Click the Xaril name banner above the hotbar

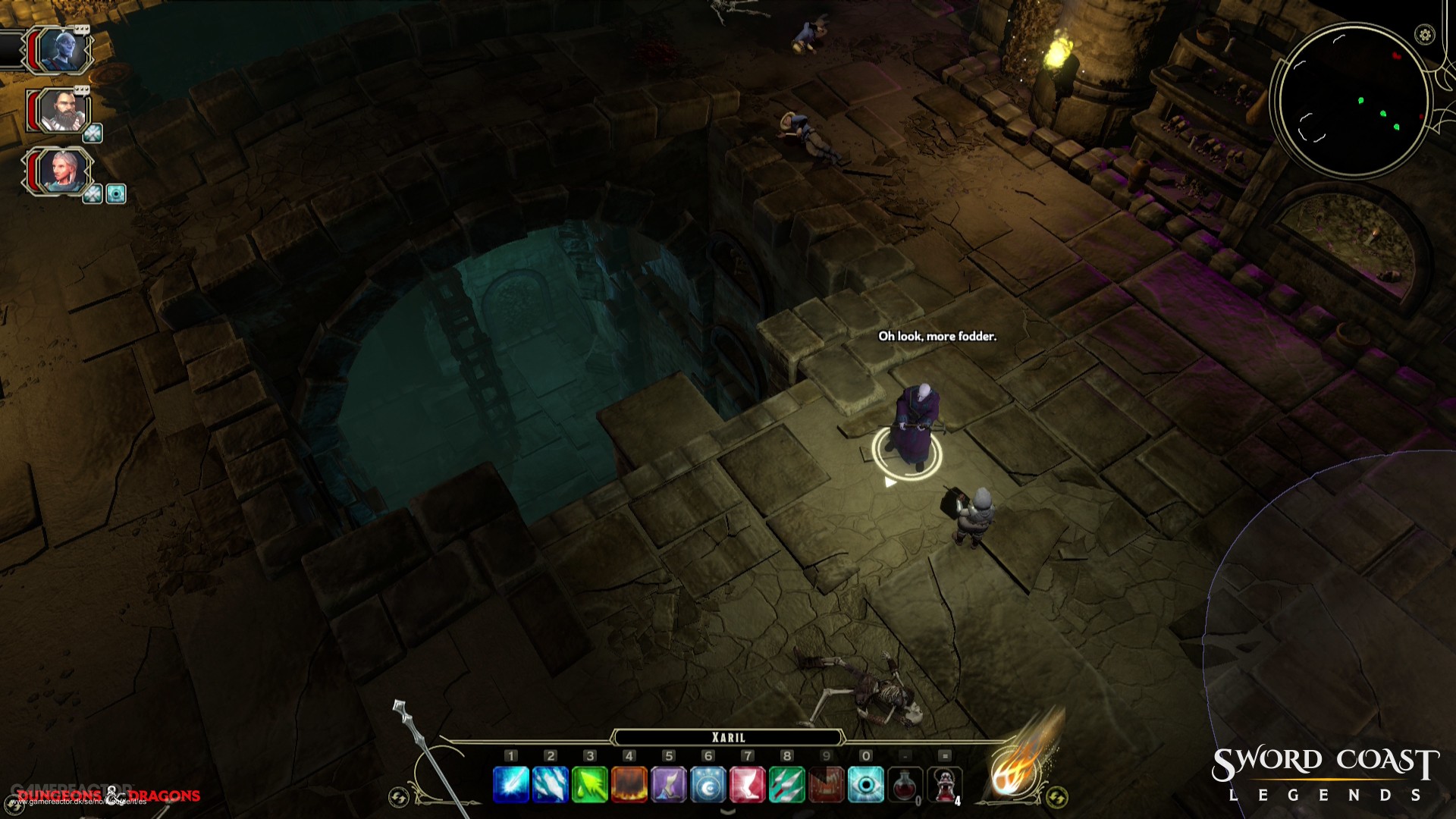click(729, 736)
